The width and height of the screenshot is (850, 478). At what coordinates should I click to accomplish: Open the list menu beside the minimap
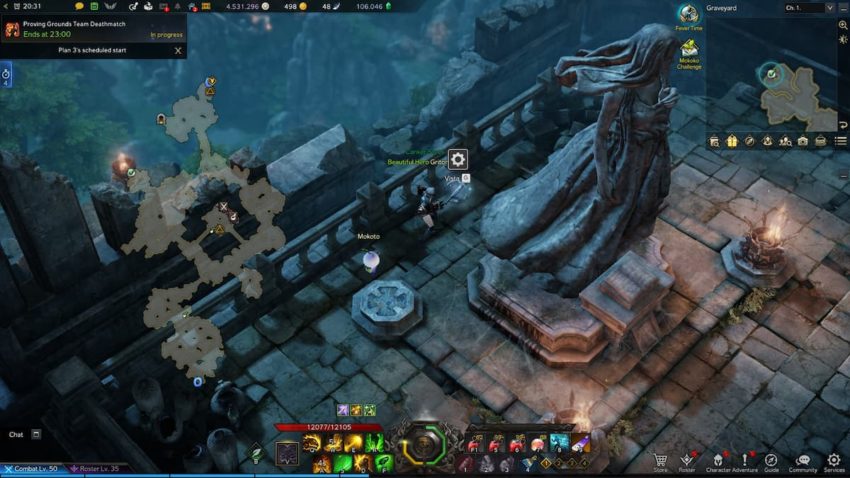click(x=843, y=141)
